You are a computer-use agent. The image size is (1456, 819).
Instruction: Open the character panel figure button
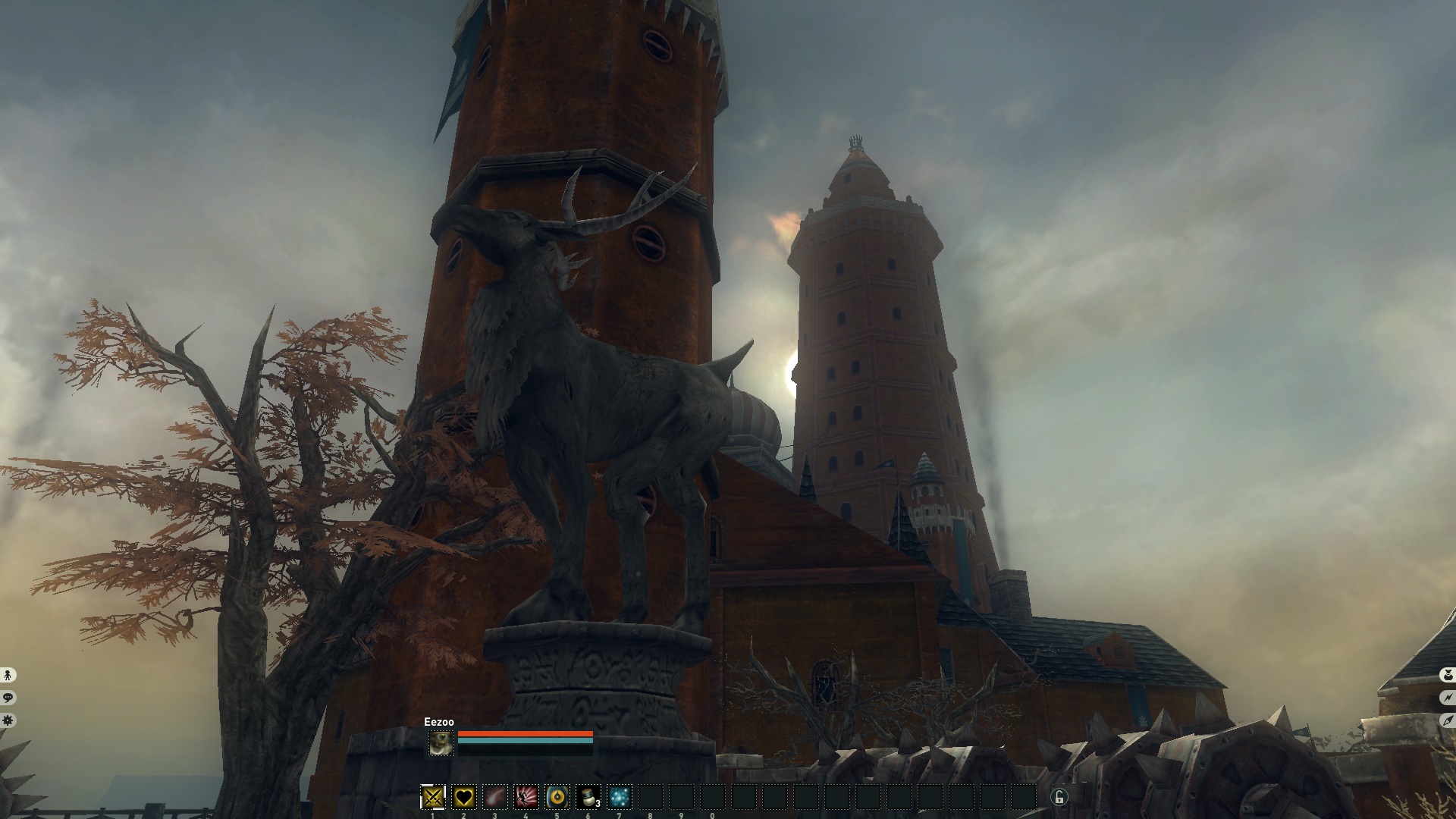click(8, 675)
